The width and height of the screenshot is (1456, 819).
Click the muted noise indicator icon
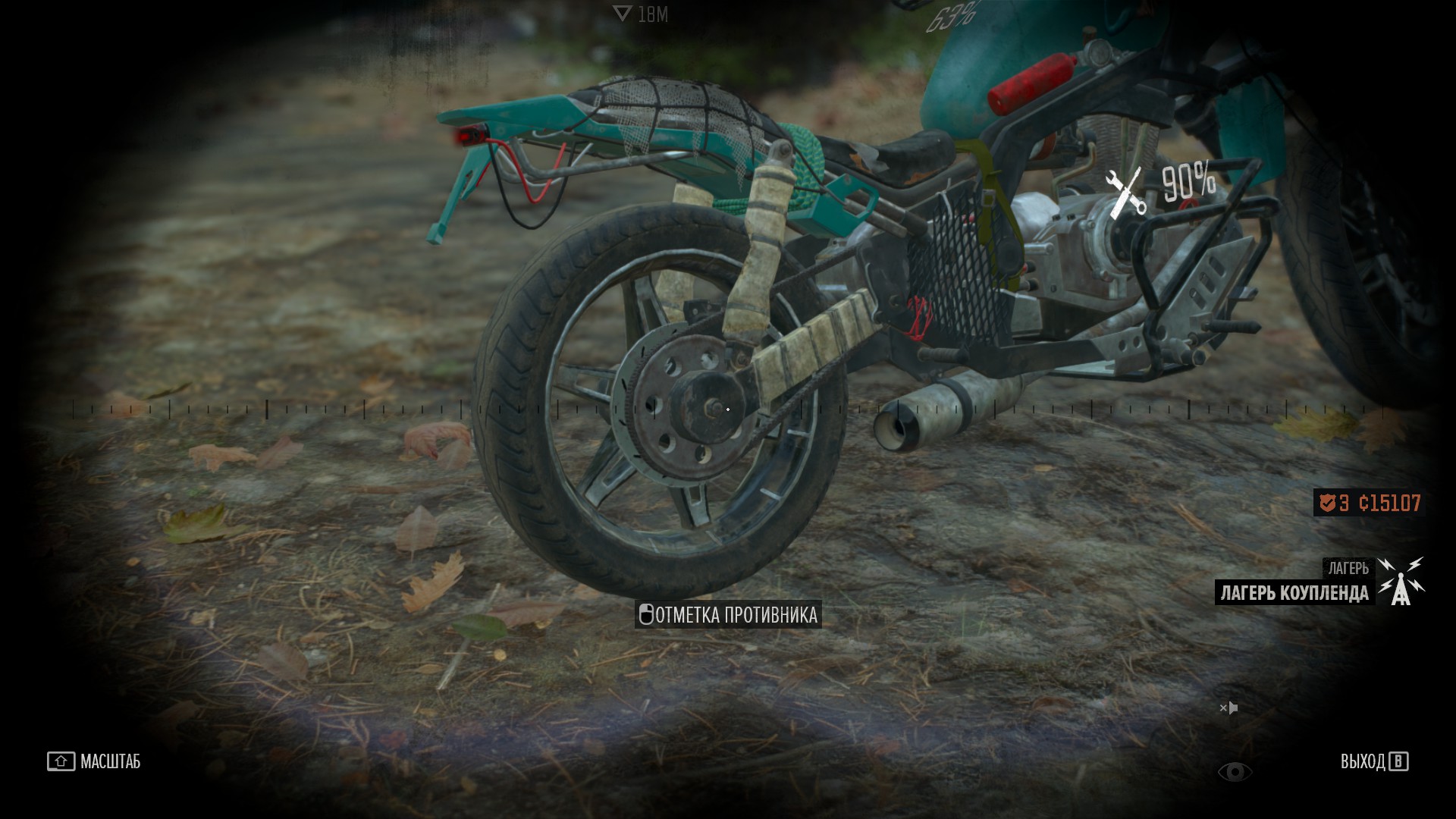[x=1228, y=708]
